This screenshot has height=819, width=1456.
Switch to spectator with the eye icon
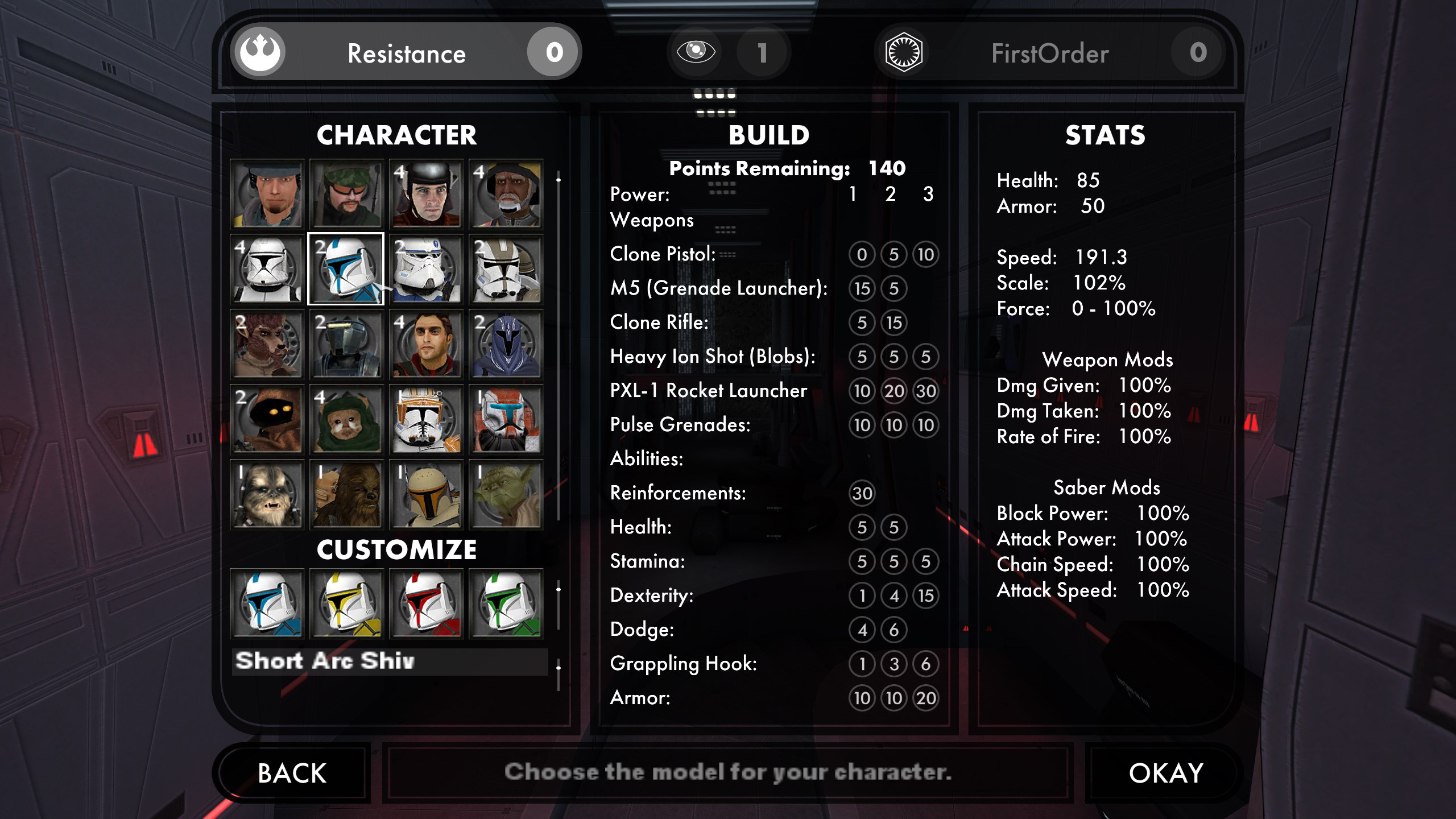696,52
